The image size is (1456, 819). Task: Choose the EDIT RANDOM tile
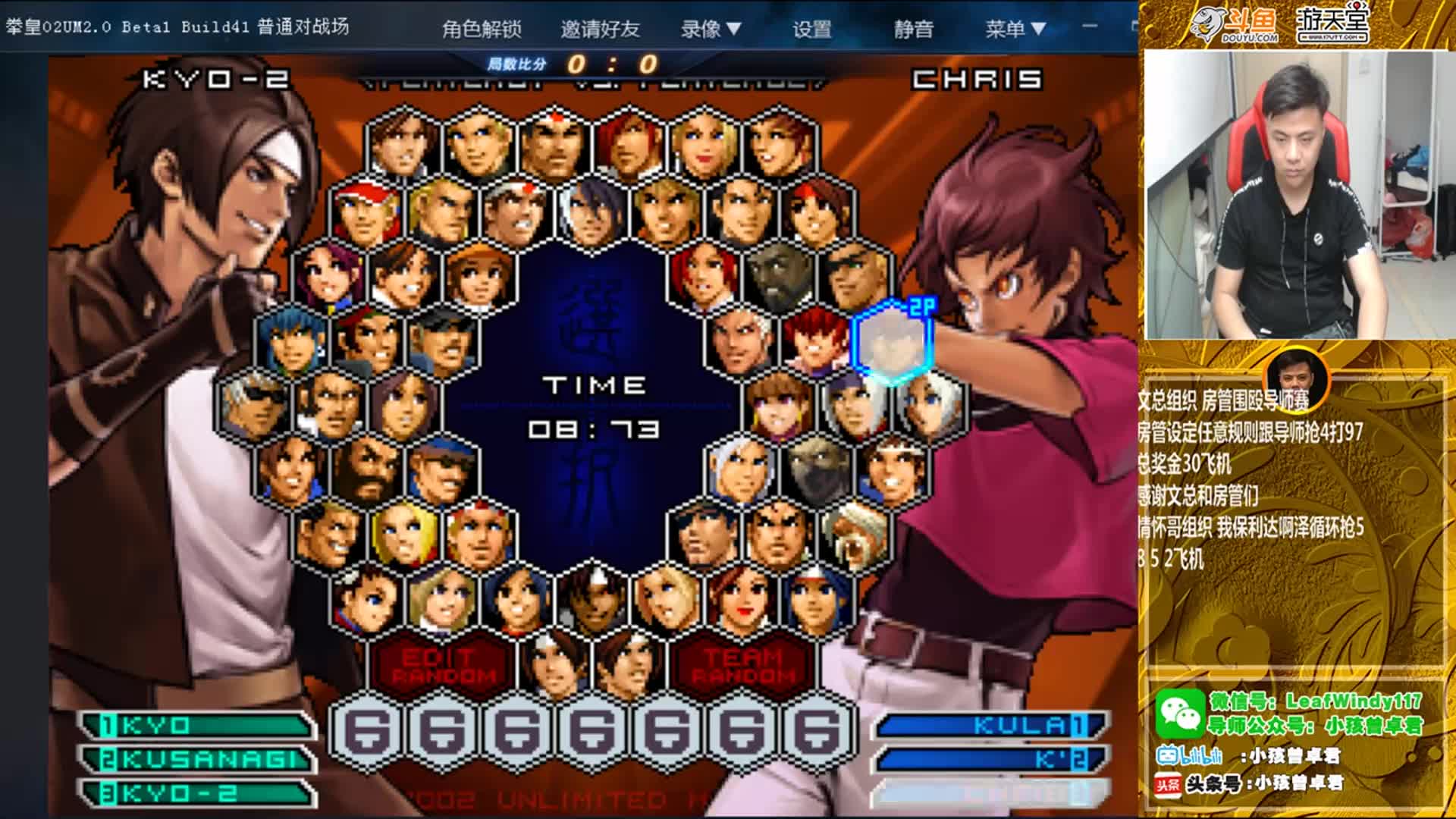[x=444, y=666]
